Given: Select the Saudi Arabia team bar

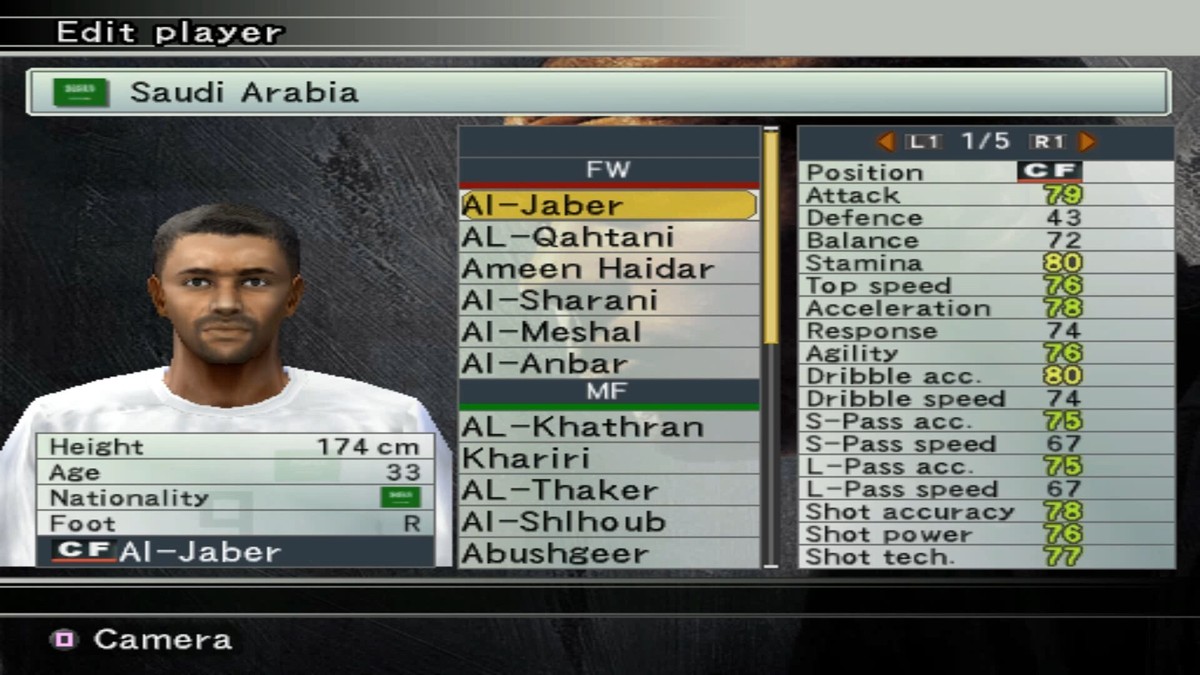Looking at the screenshot, I should tap(598, 92).
